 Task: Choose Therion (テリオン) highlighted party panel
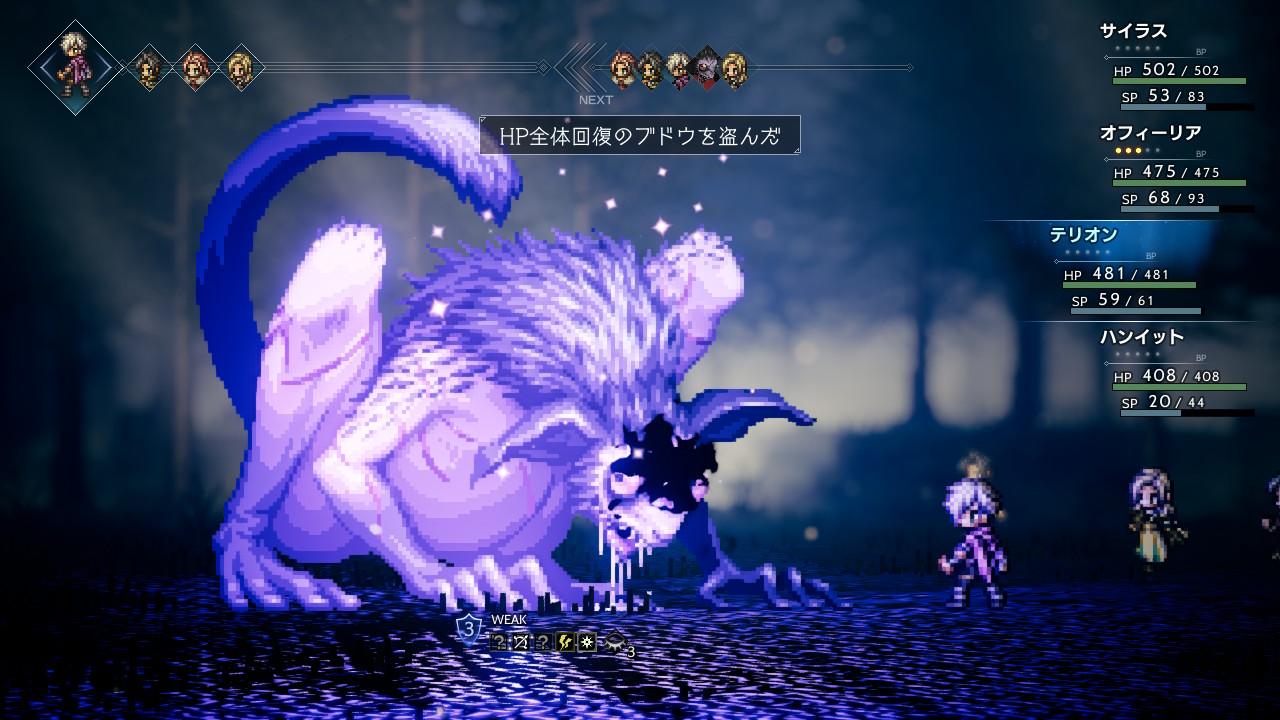[1130, 268]
